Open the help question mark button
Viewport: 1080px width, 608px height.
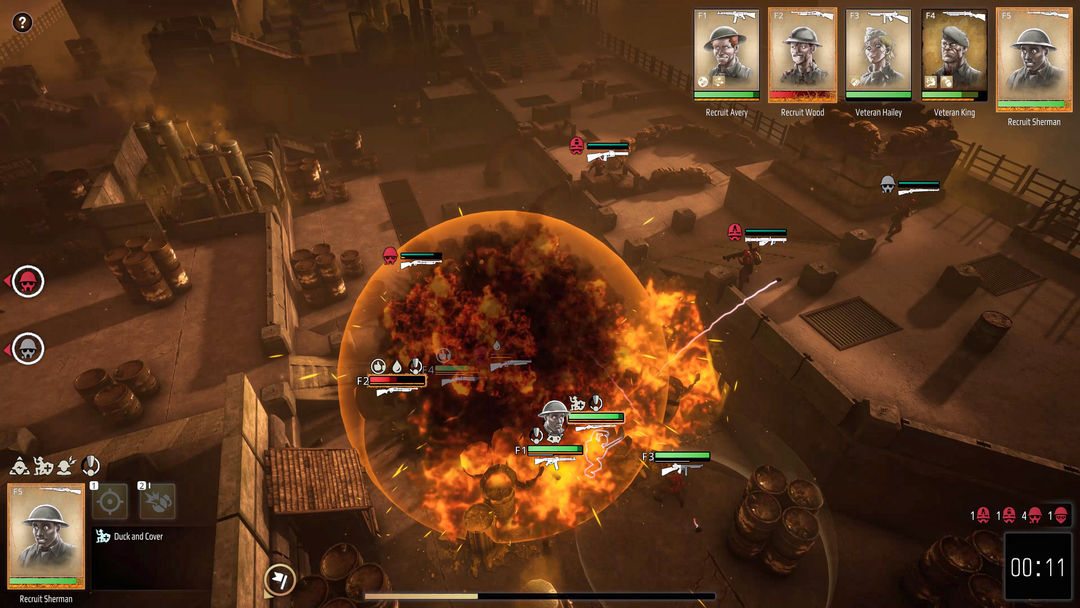coord(22,22)
